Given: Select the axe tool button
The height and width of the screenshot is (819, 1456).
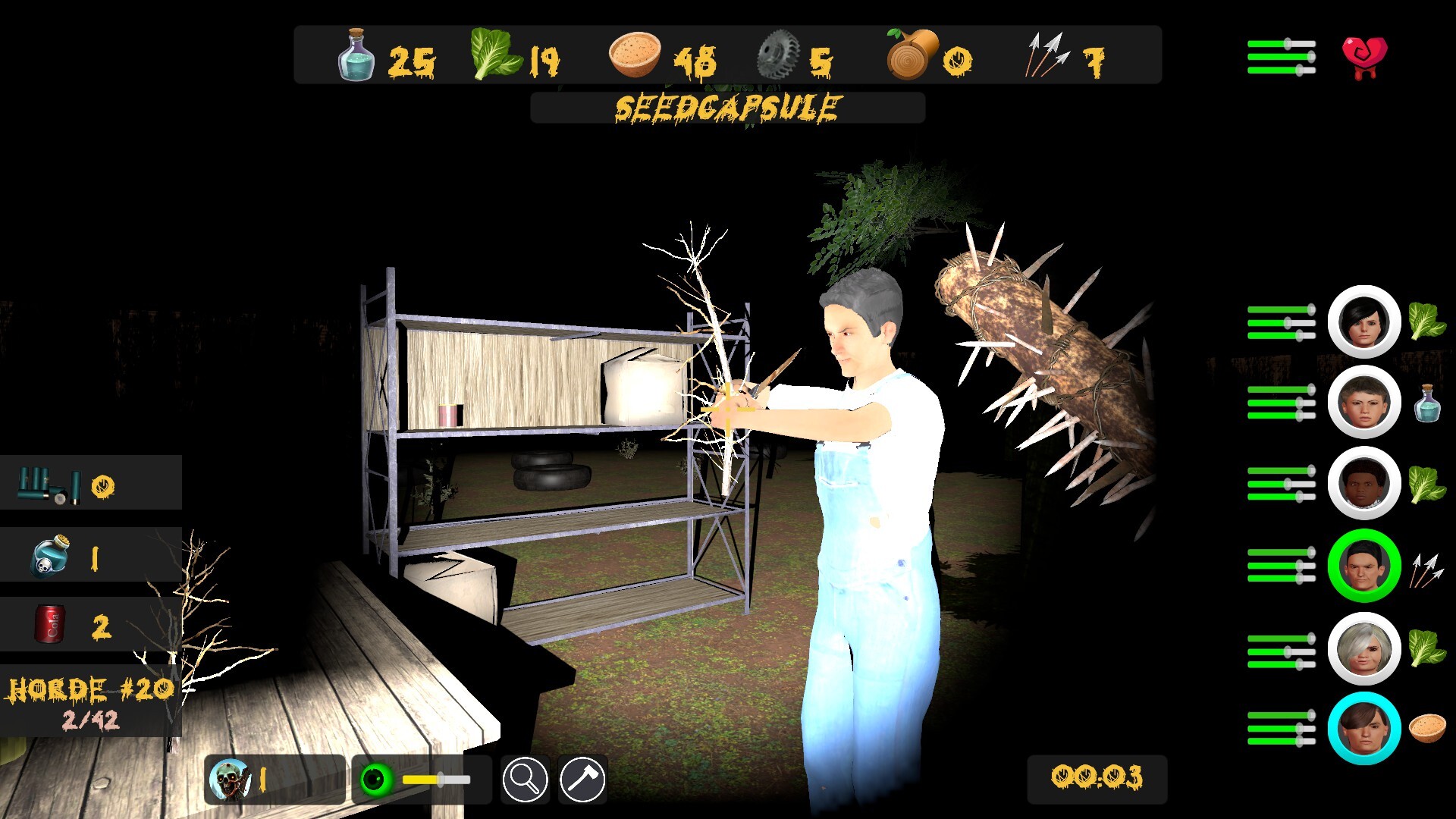Looking at the screenshot, I should click(581, 779).
